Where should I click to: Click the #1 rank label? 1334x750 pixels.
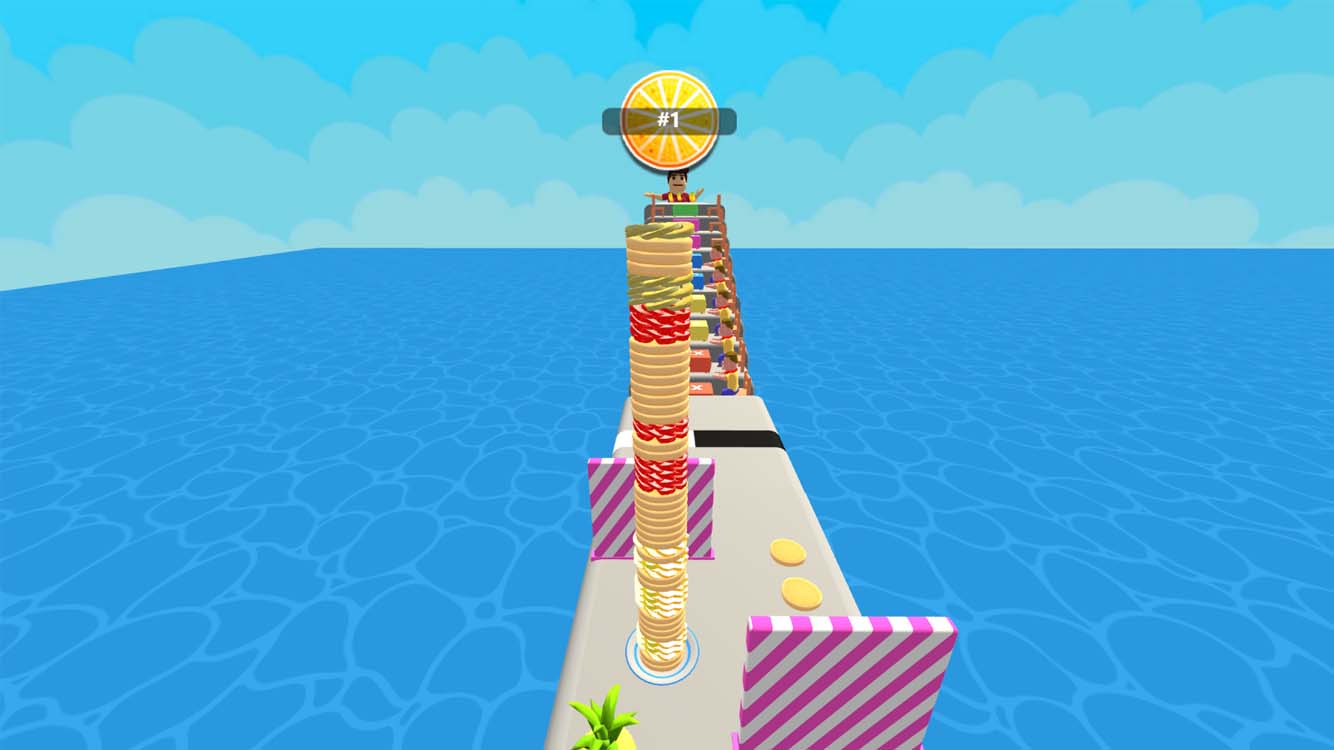click(667, 120)
